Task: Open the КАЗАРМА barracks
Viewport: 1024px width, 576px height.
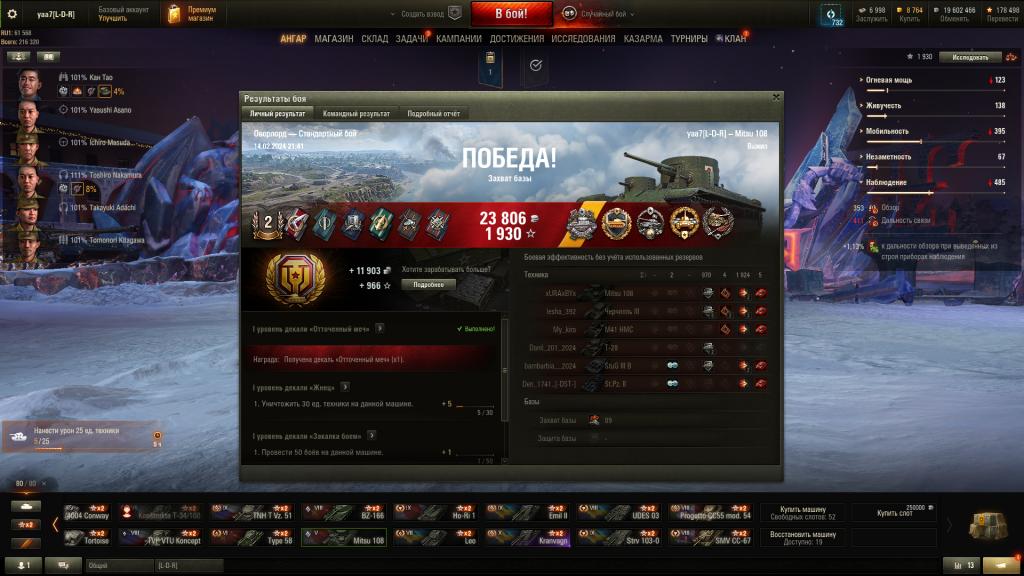Action: [x=642, y=39]
